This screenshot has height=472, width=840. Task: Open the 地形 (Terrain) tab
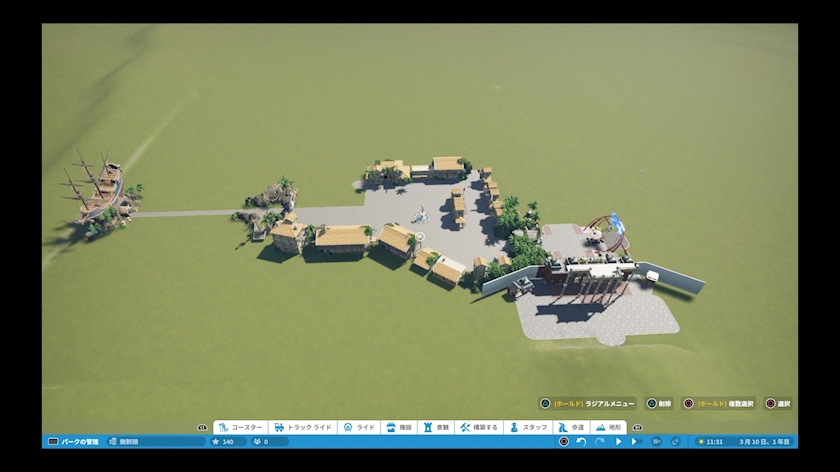608,427
